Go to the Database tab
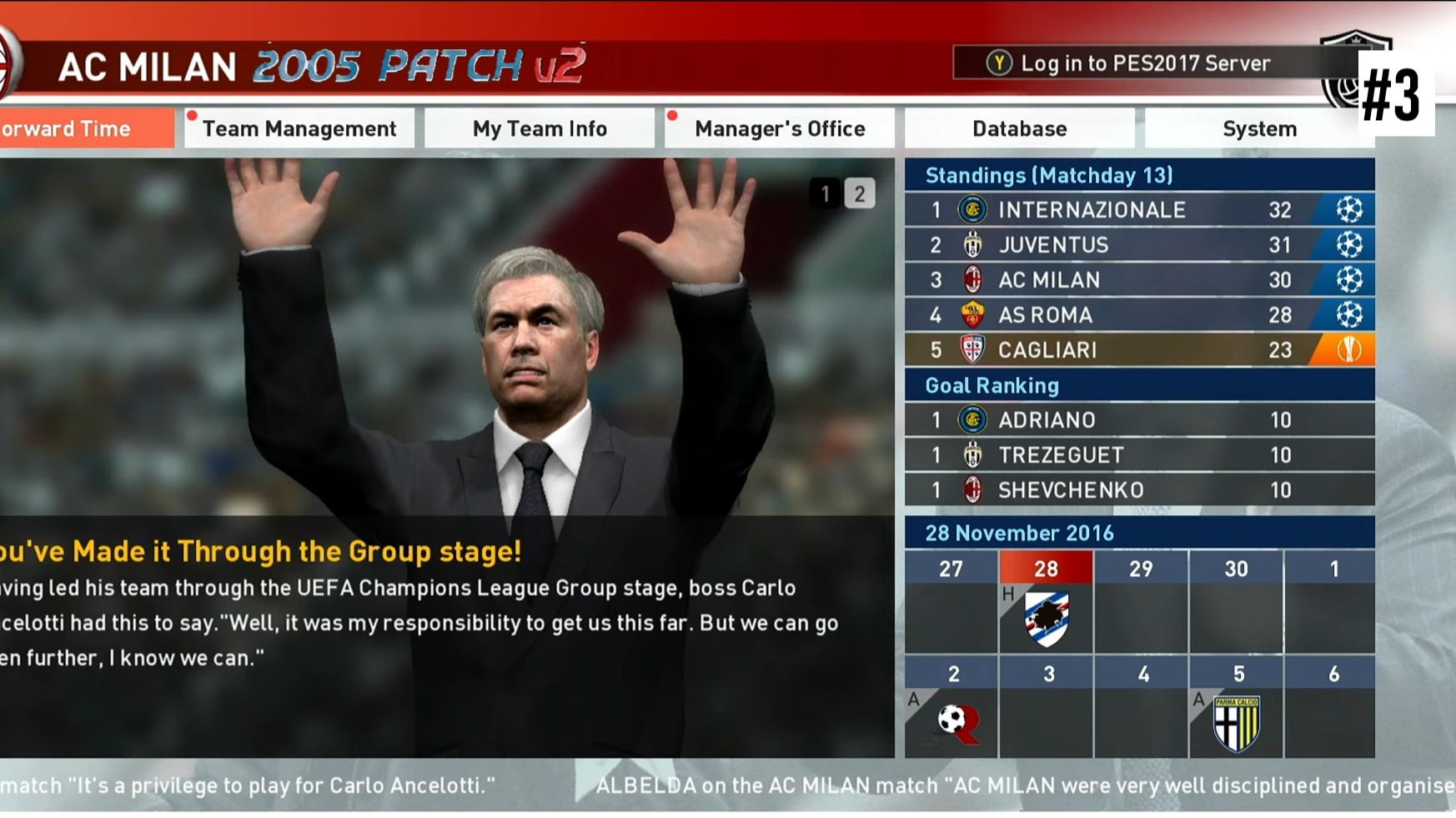The image size is (1456, 818). pyautogui.click(x=1019, y=128)
